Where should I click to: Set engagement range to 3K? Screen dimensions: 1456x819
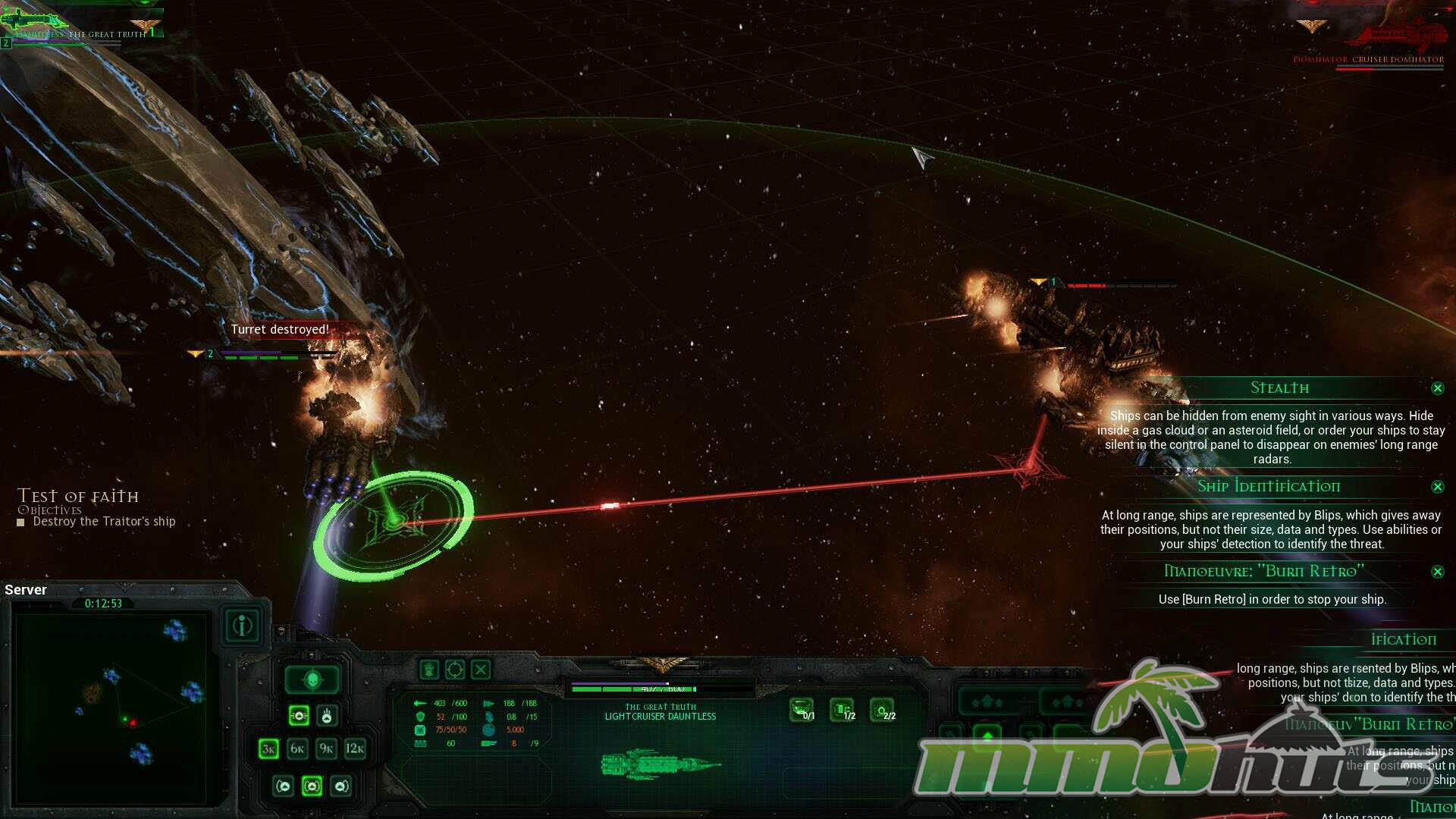coord(268,749)
